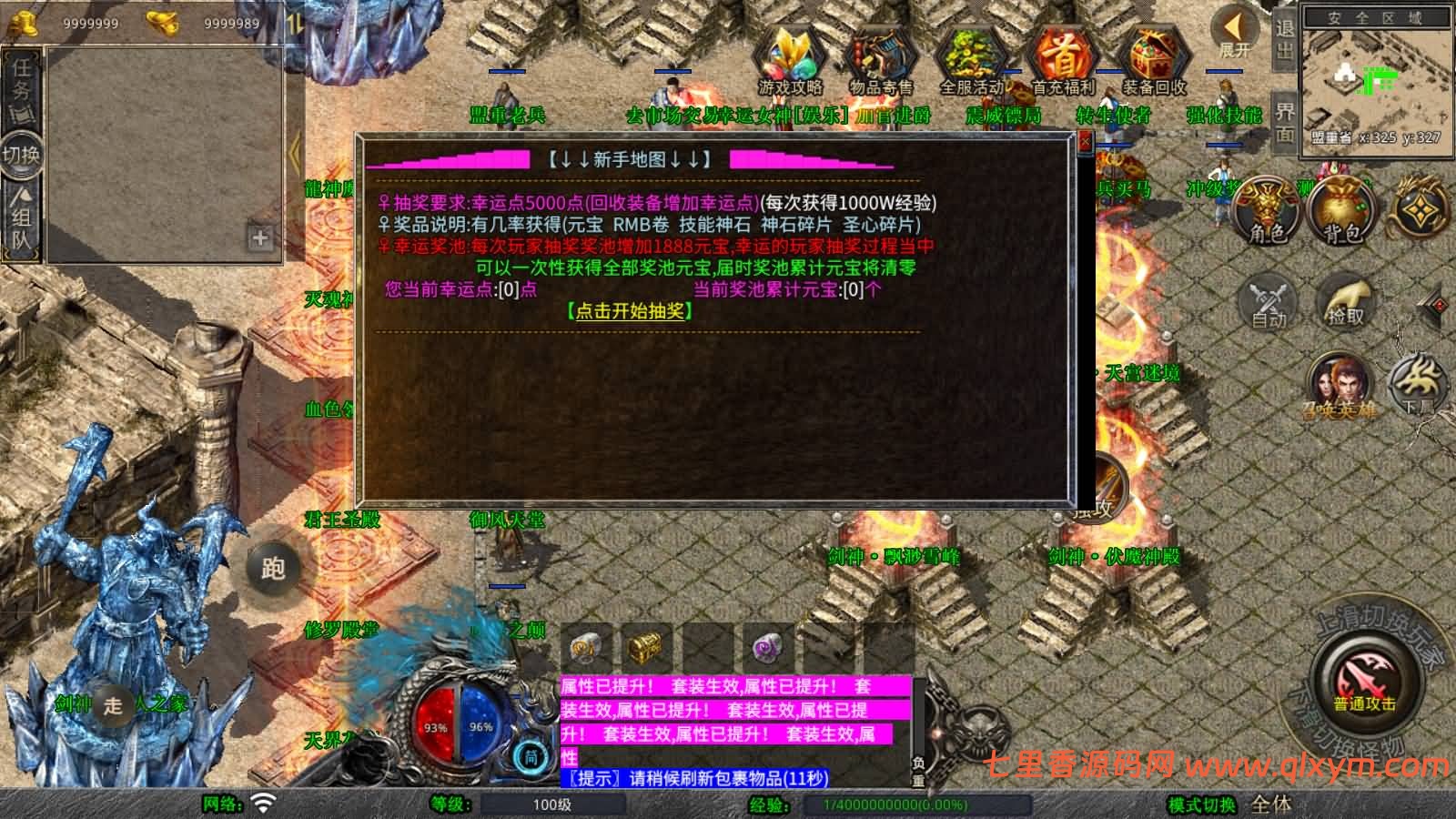
Task: Expand the task panel with the plus button
Action: tap(261, 238)
